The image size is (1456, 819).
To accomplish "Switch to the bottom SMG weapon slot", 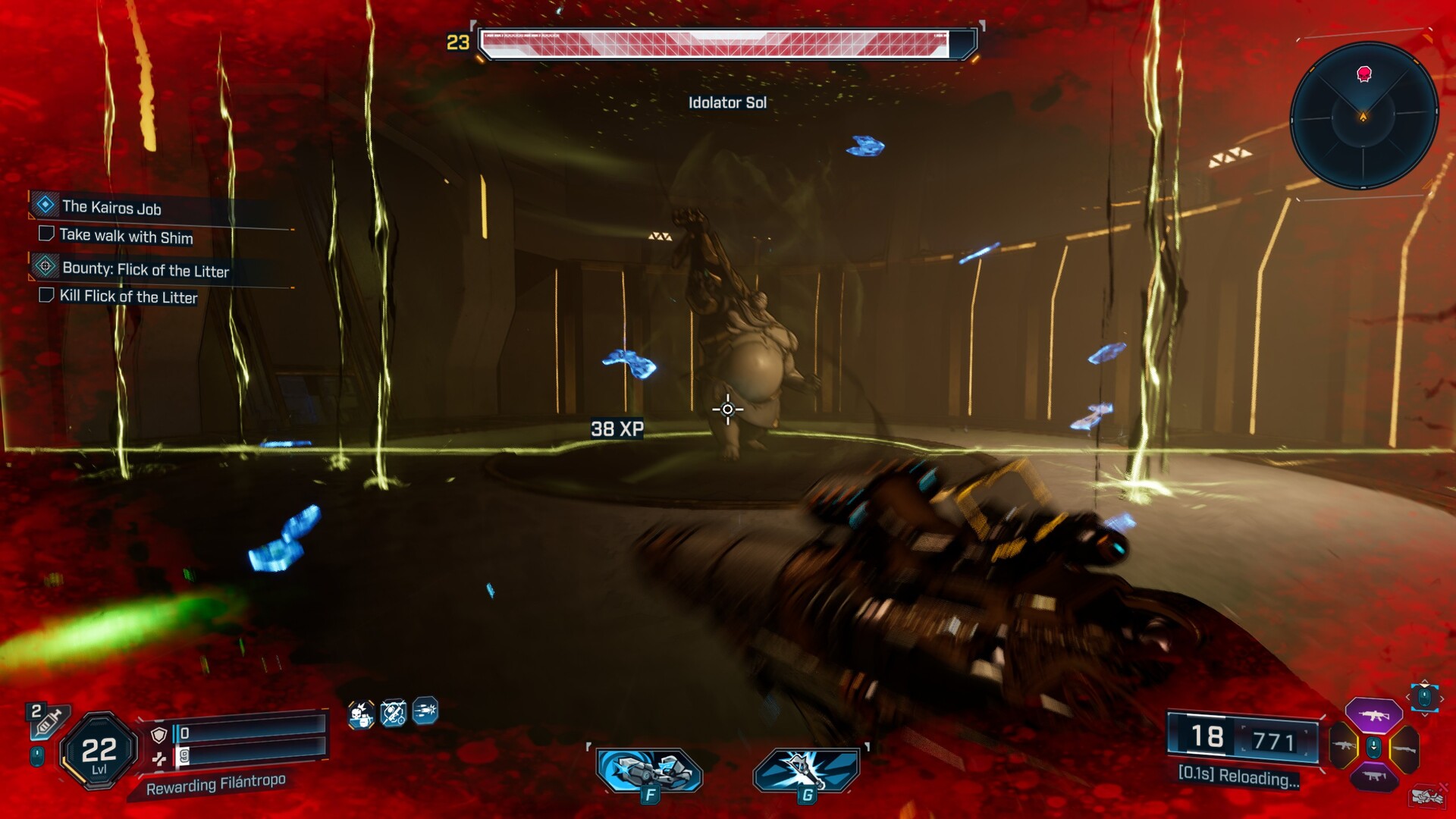I will pos(1373,777).
